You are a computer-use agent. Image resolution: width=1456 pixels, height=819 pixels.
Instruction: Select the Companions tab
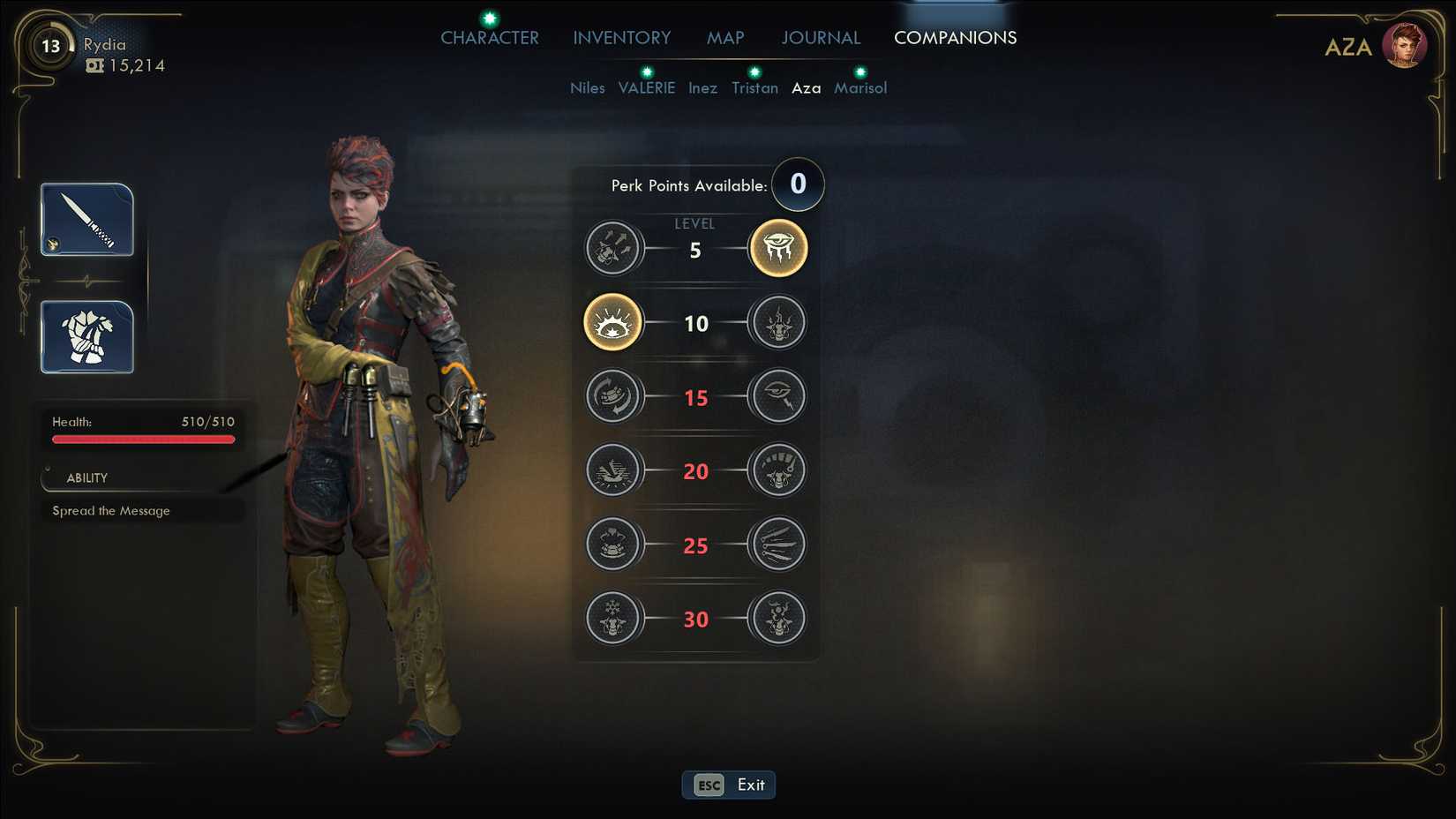[x=955, y=38]
